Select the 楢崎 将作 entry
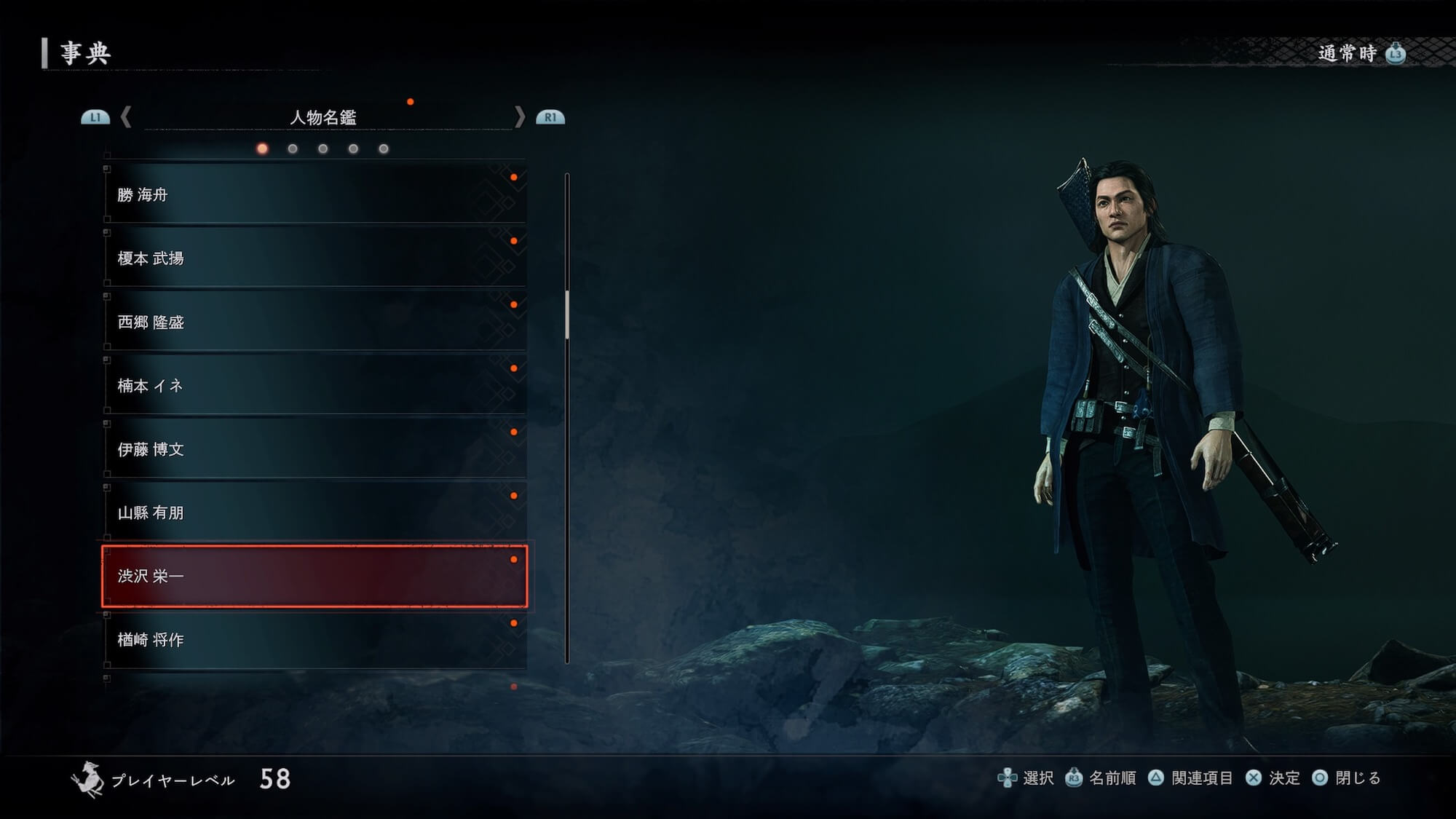 click(x=314, y=640)
